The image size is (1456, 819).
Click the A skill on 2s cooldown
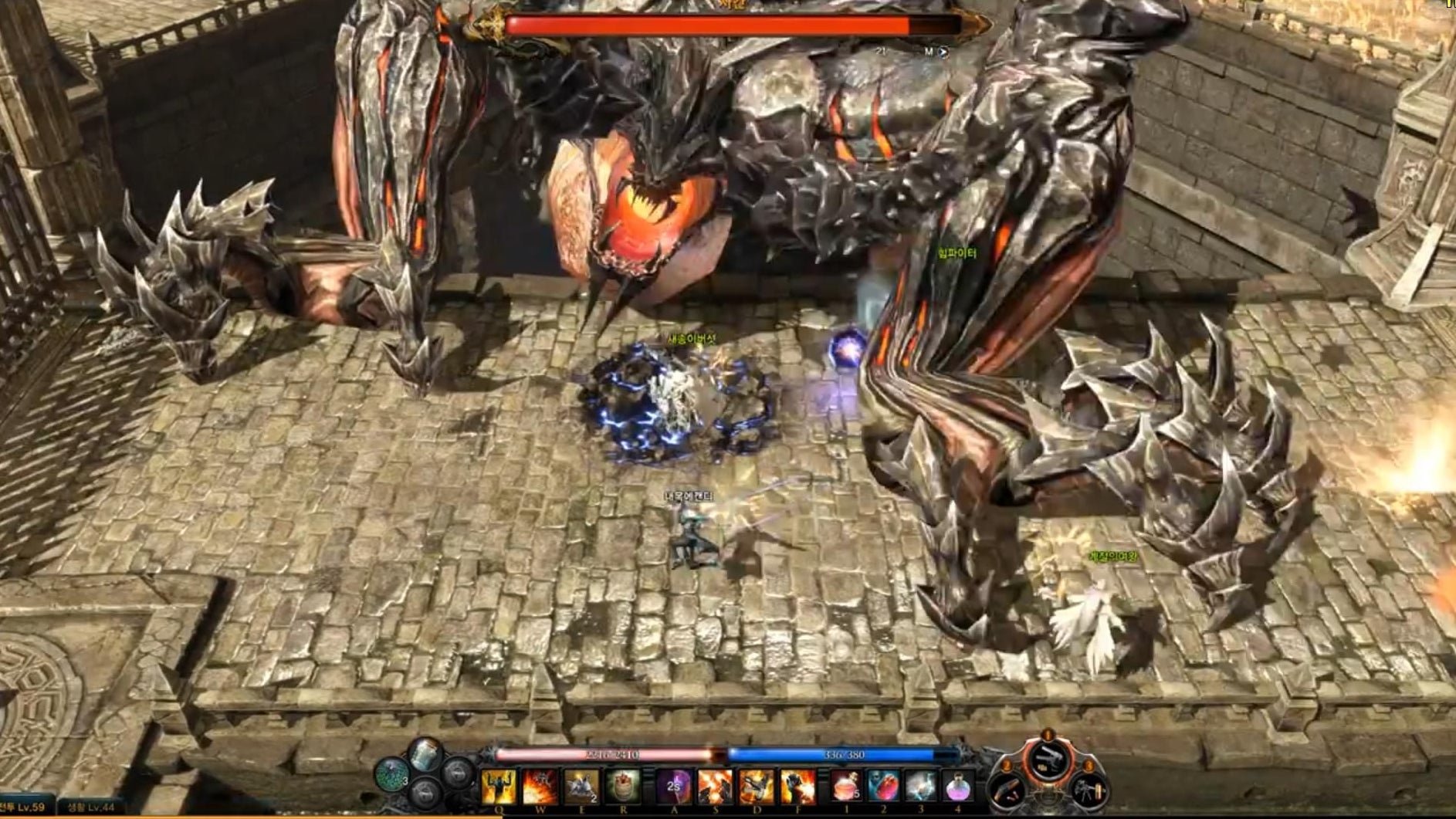(674, 787)
